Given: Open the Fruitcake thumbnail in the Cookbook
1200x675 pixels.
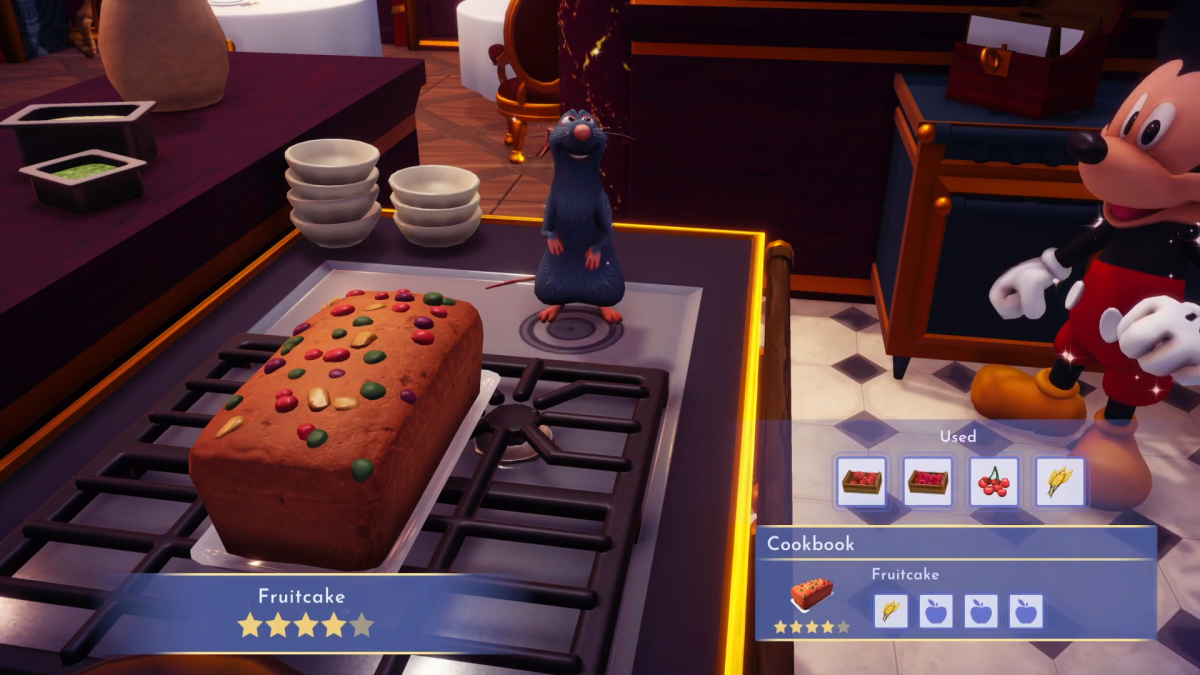Looking at the screenshot, I should [x=811, y=596].
